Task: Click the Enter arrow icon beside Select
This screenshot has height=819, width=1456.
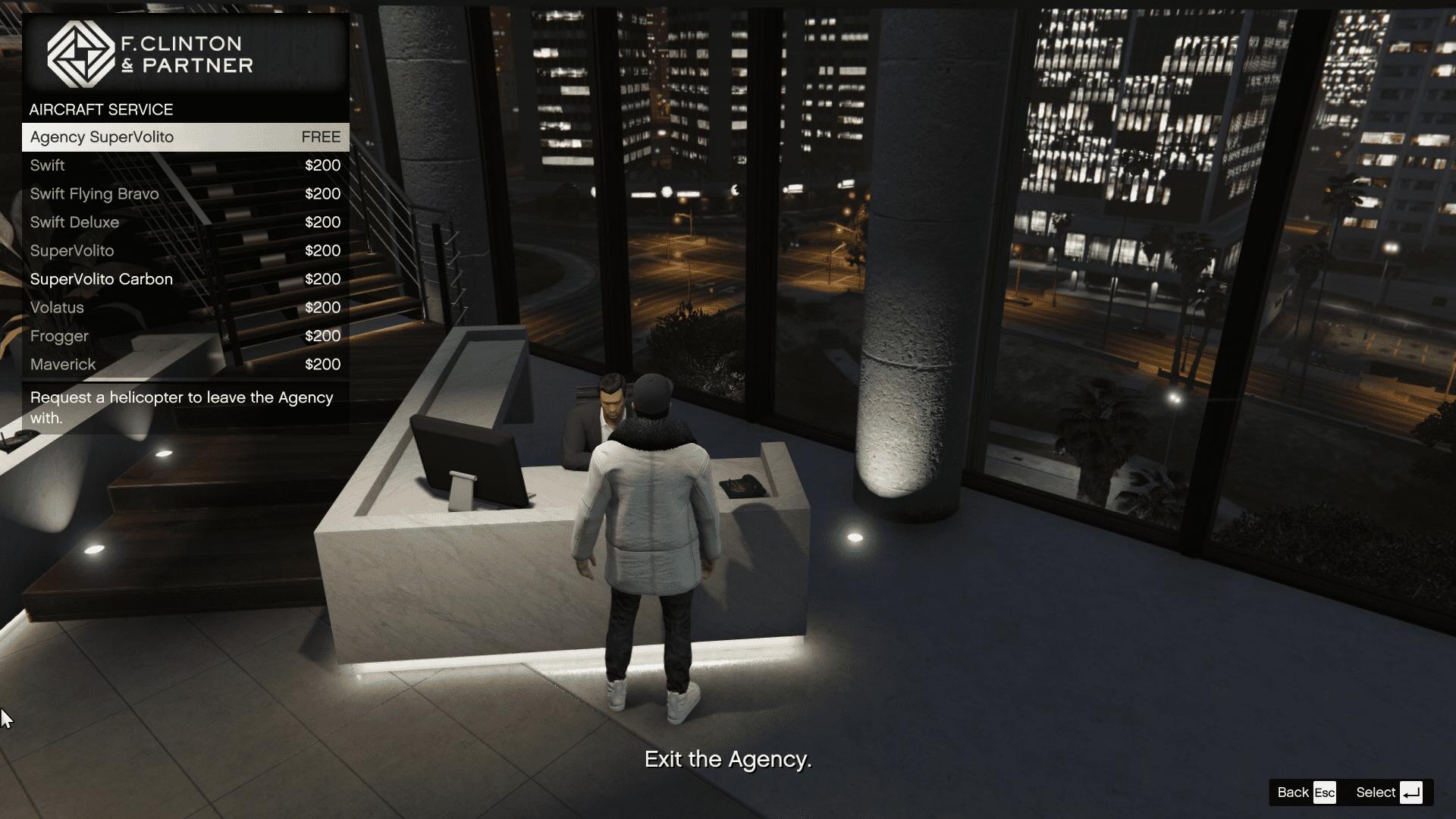Action: (1412, 792)
